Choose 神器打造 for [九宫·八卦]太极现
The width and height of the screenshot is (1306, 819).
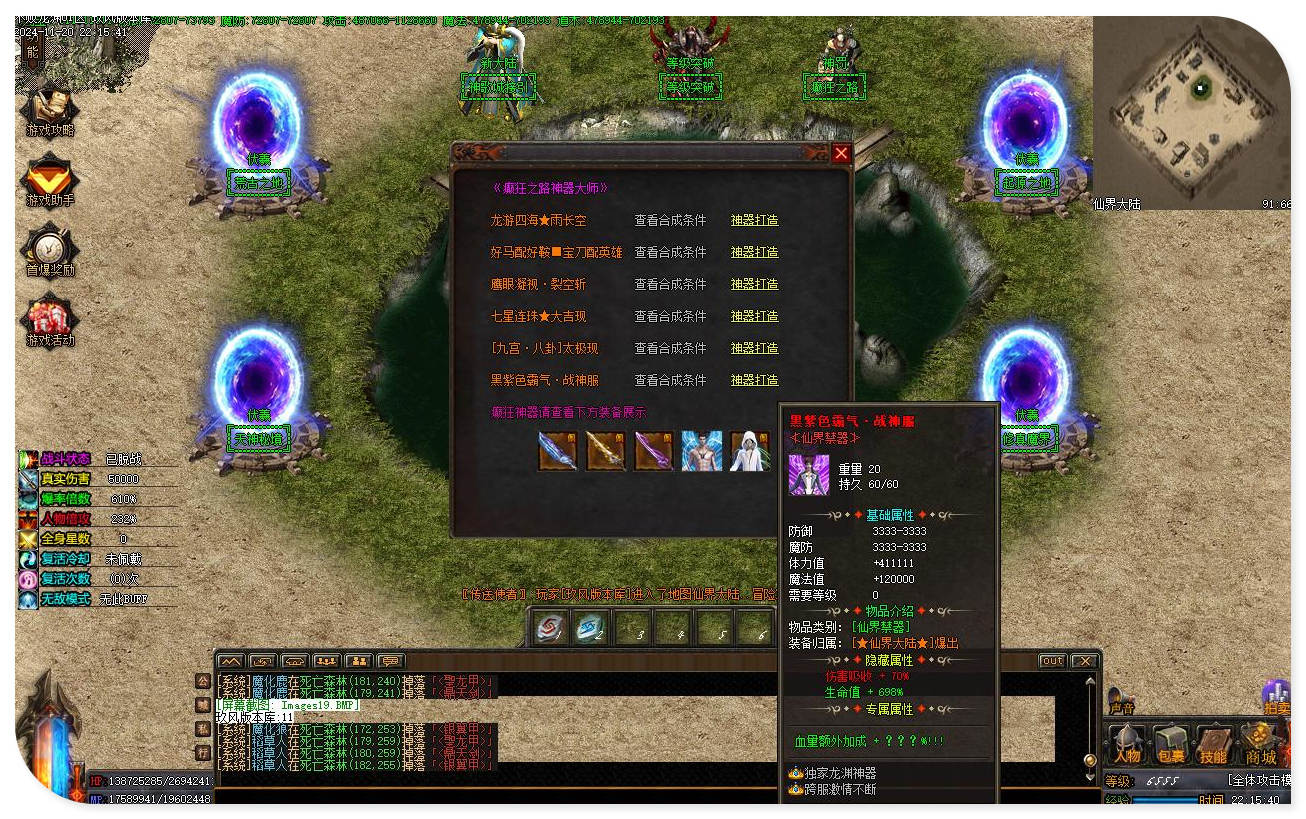pos(754,348)
